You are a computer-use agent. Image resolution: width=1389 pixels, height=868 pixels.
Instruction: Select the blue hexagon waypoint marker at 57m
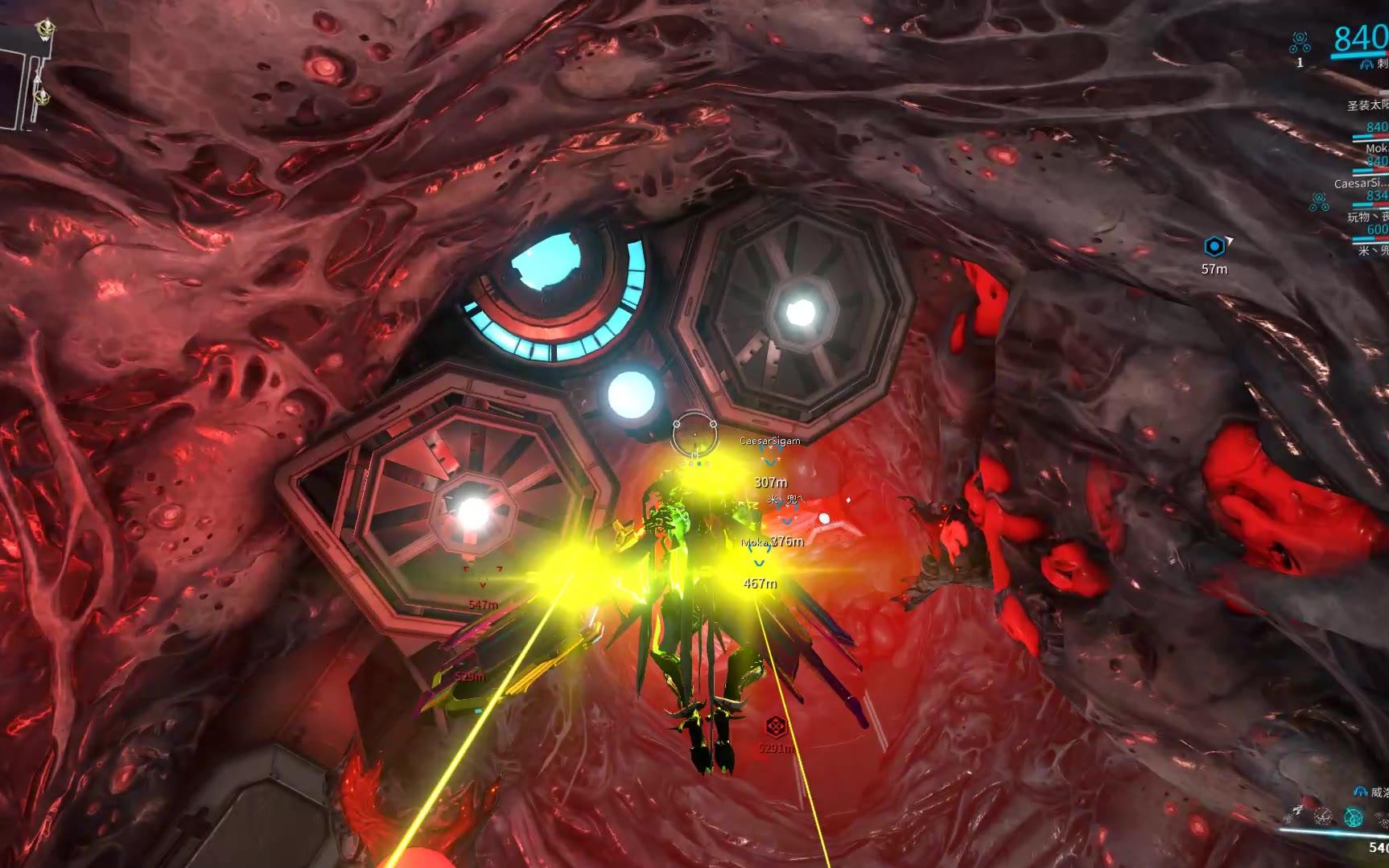(x=1214, y=246)
